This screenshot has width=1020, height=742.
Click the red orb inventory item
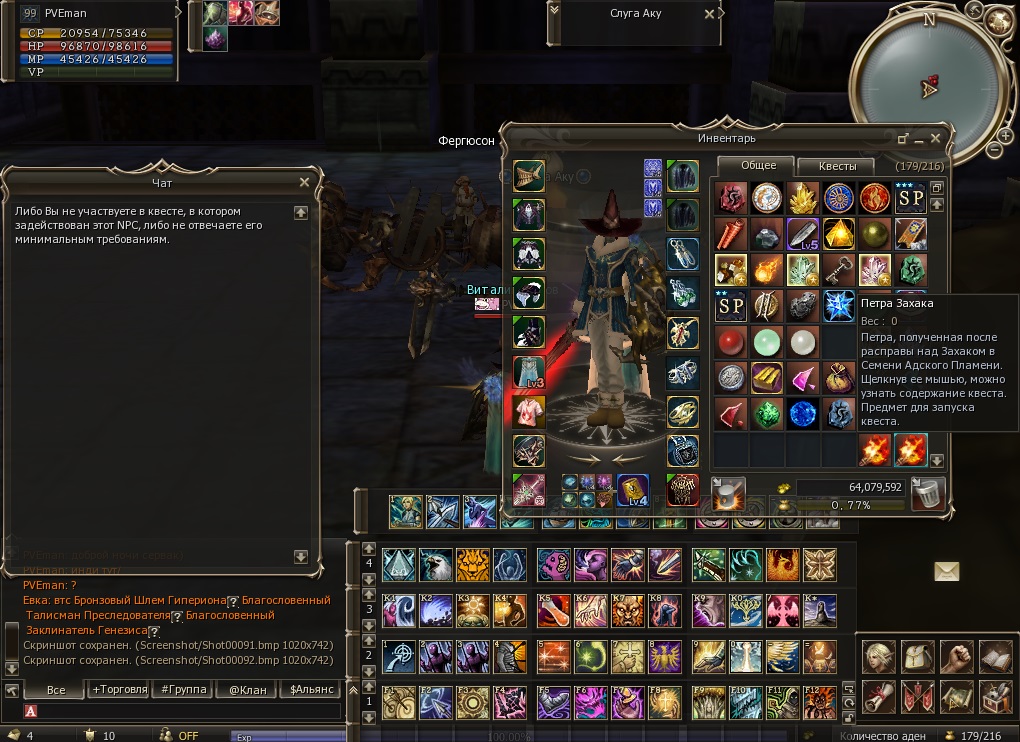[731, 342]
